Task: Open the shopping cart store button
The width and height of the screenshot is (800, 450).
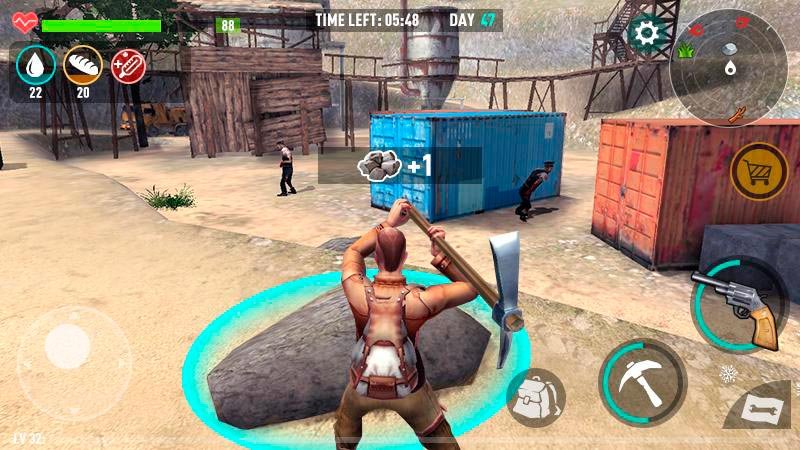Action: pyautogui.click(x=759, y=172)
